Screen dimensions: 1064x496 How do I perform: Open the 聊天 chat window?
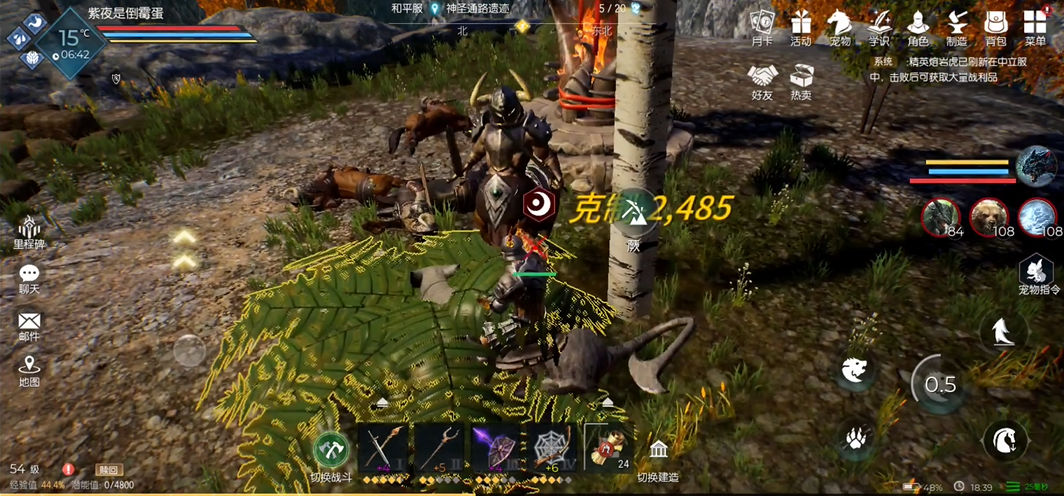29,278
